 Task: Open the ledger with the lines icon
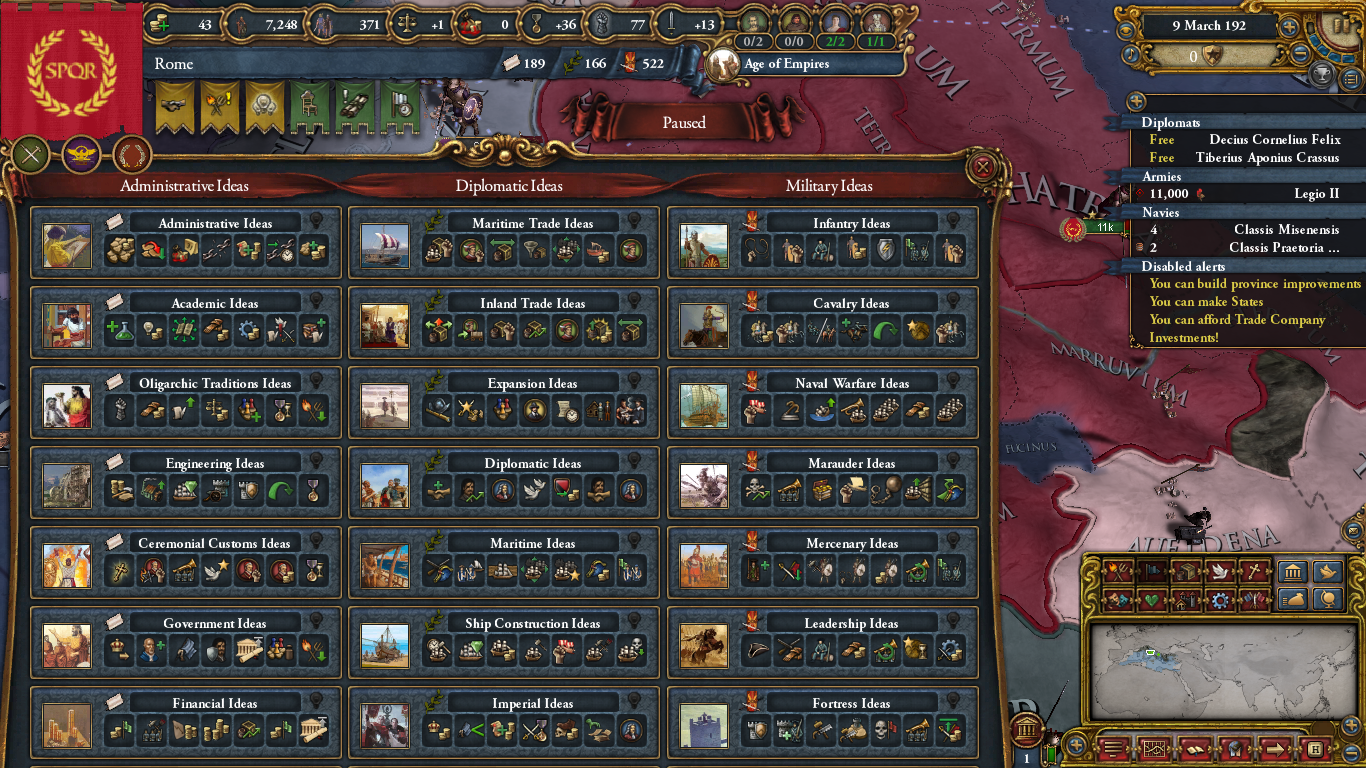(1113, 749)
